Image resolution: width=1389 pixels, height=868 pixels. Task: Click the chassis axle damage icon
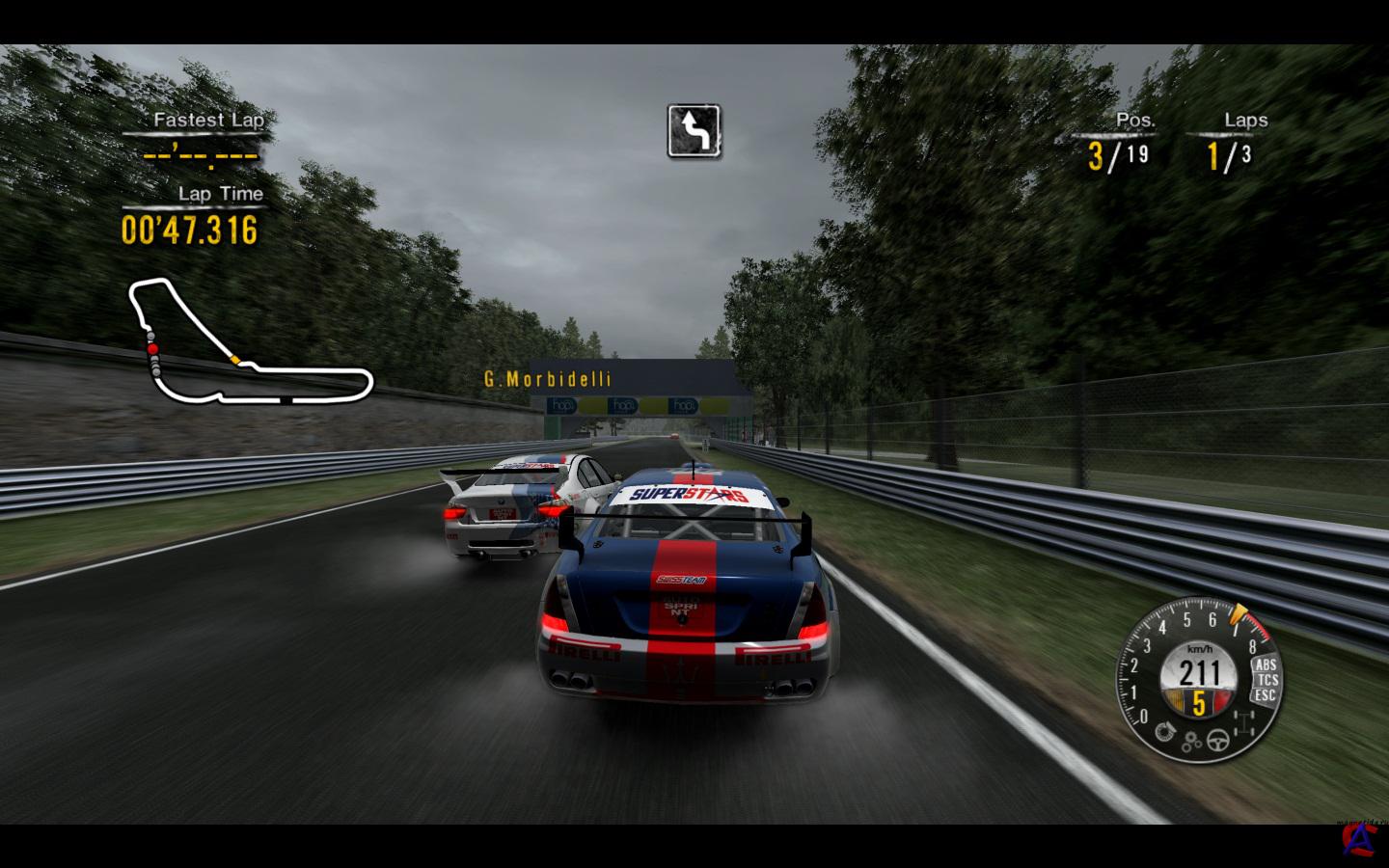(1244, 723)
